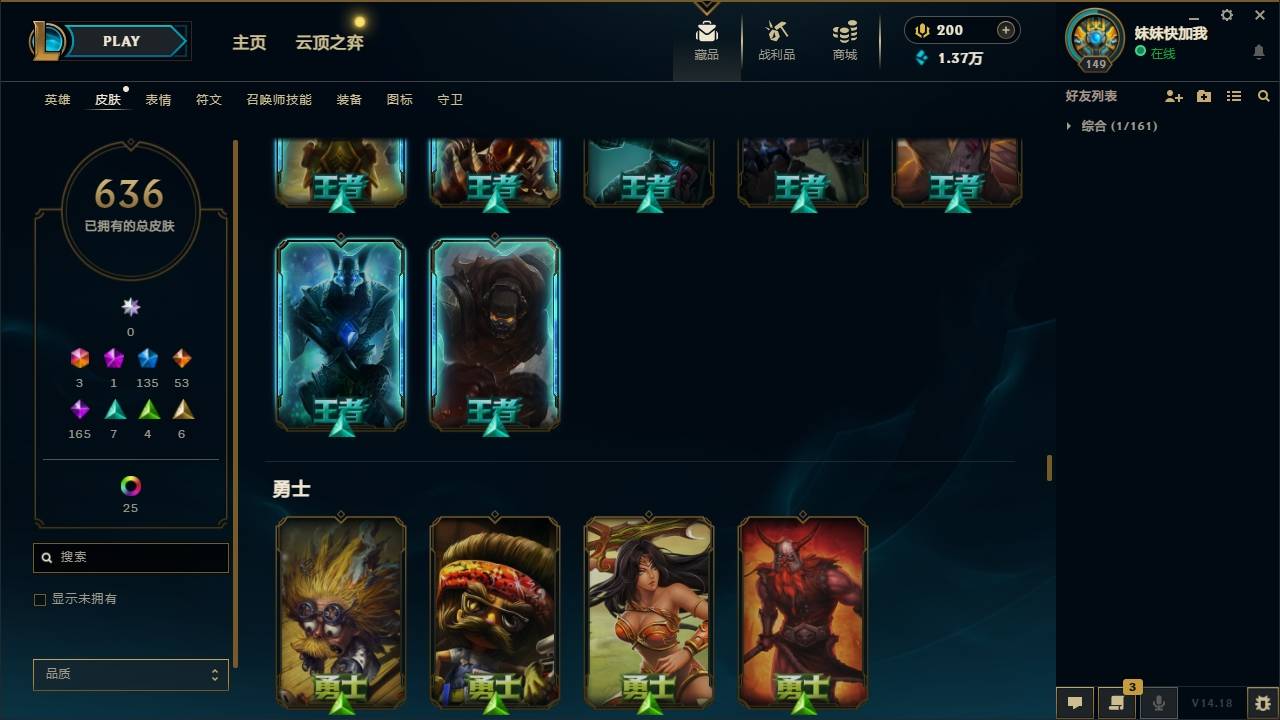Image resolution: width=1280 pixels, height=720 pixels.
Task: Open the 品质 quality dropdown
Action: pyautogui.click(x=130, y=674)
